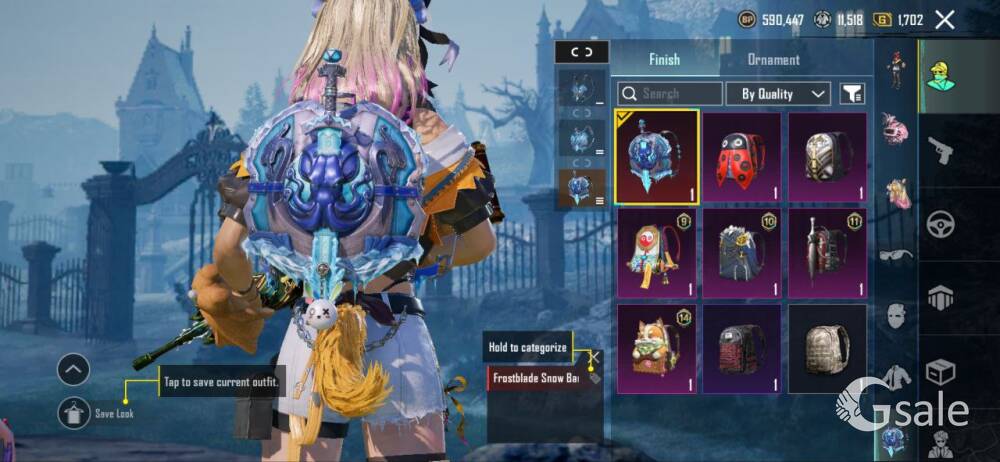Image resolution: width=1000 pixels, height=462 pixels.
Task: Open the filter options button
Action: tap(852, 94)
